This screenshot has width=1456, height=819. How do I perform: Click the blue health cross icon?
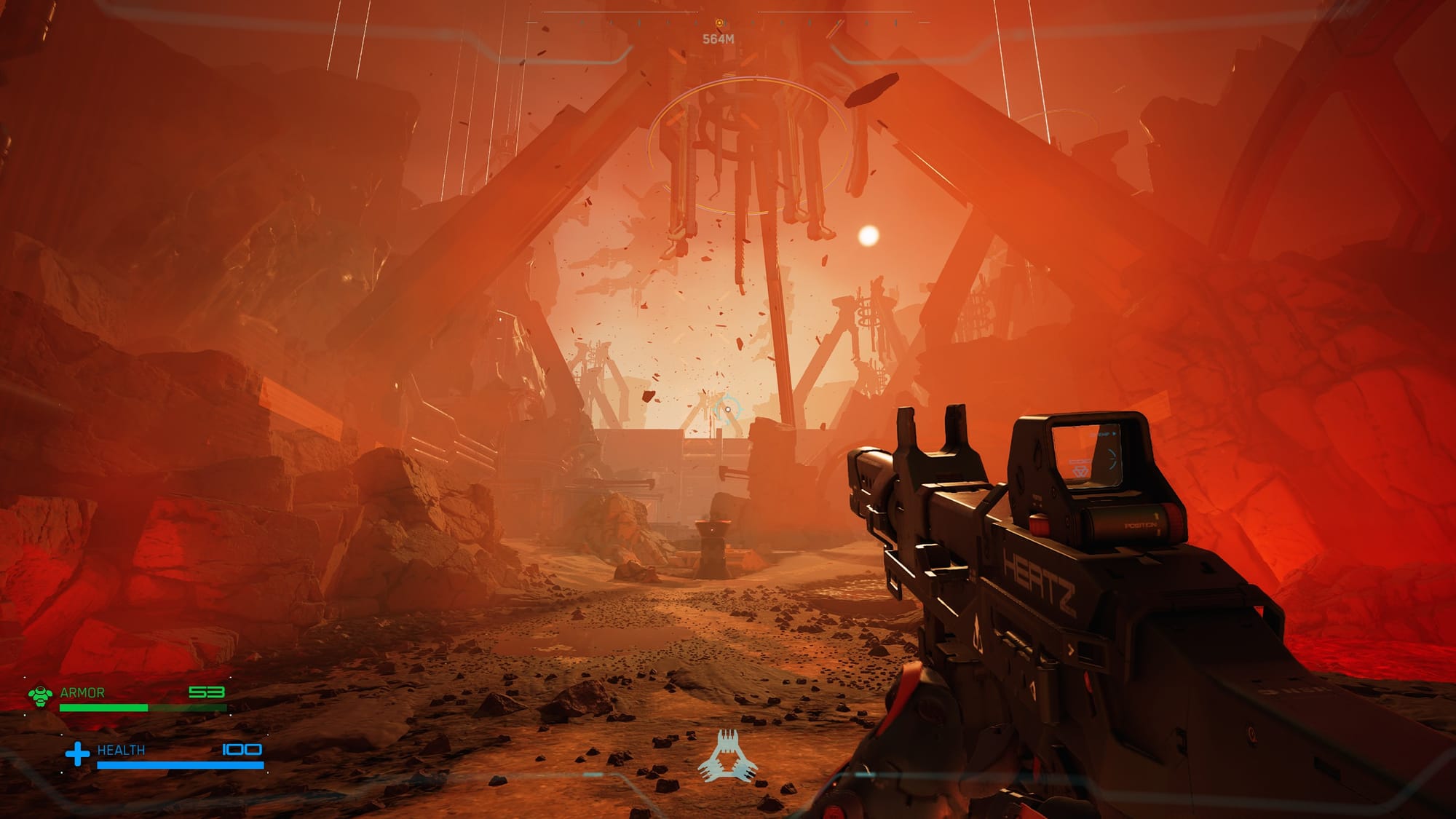[x=77, y=753]
